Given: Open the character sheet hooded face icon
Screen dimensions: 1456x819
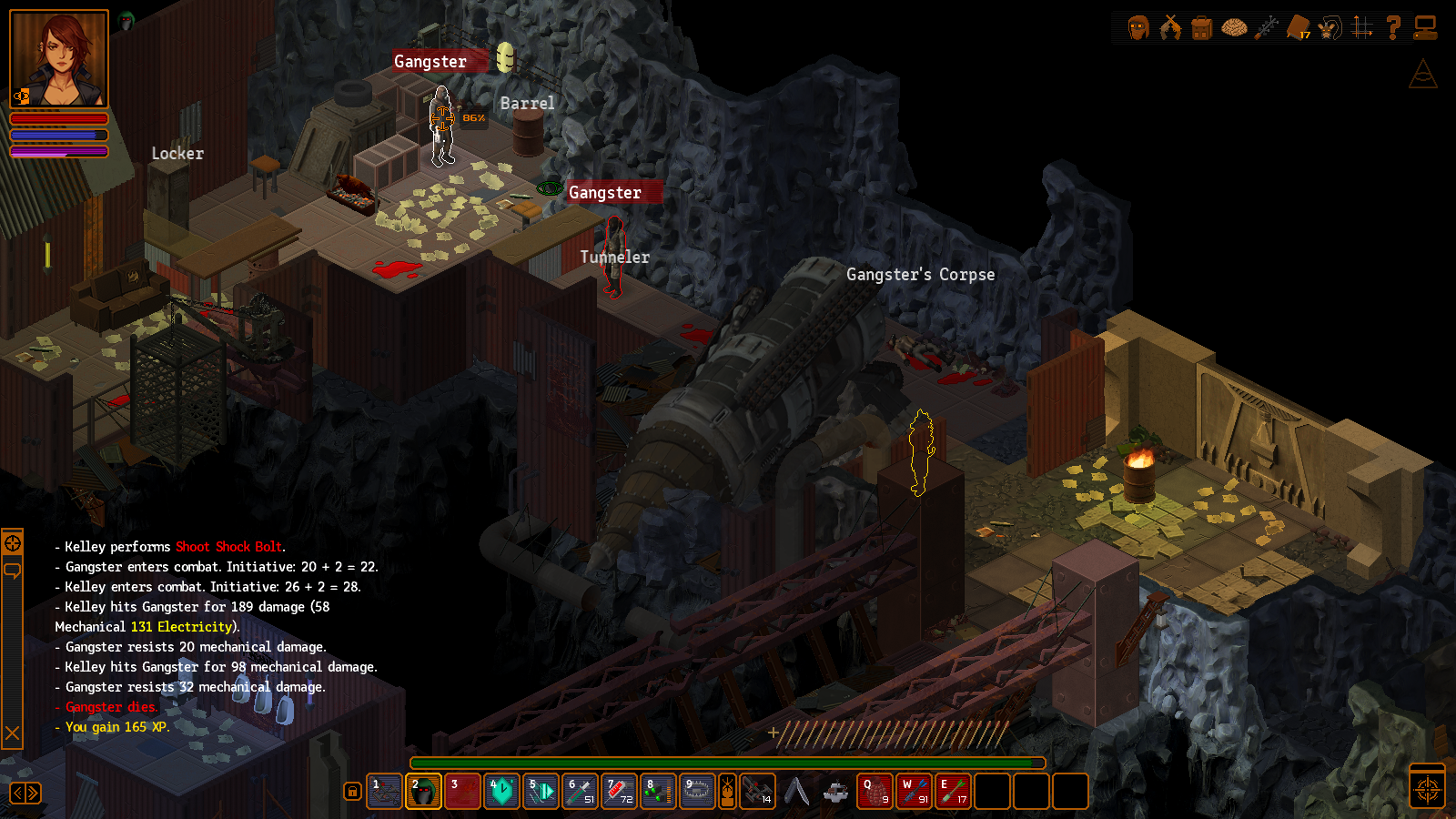Looking at the screenshot, I should tap(1138, 28).
